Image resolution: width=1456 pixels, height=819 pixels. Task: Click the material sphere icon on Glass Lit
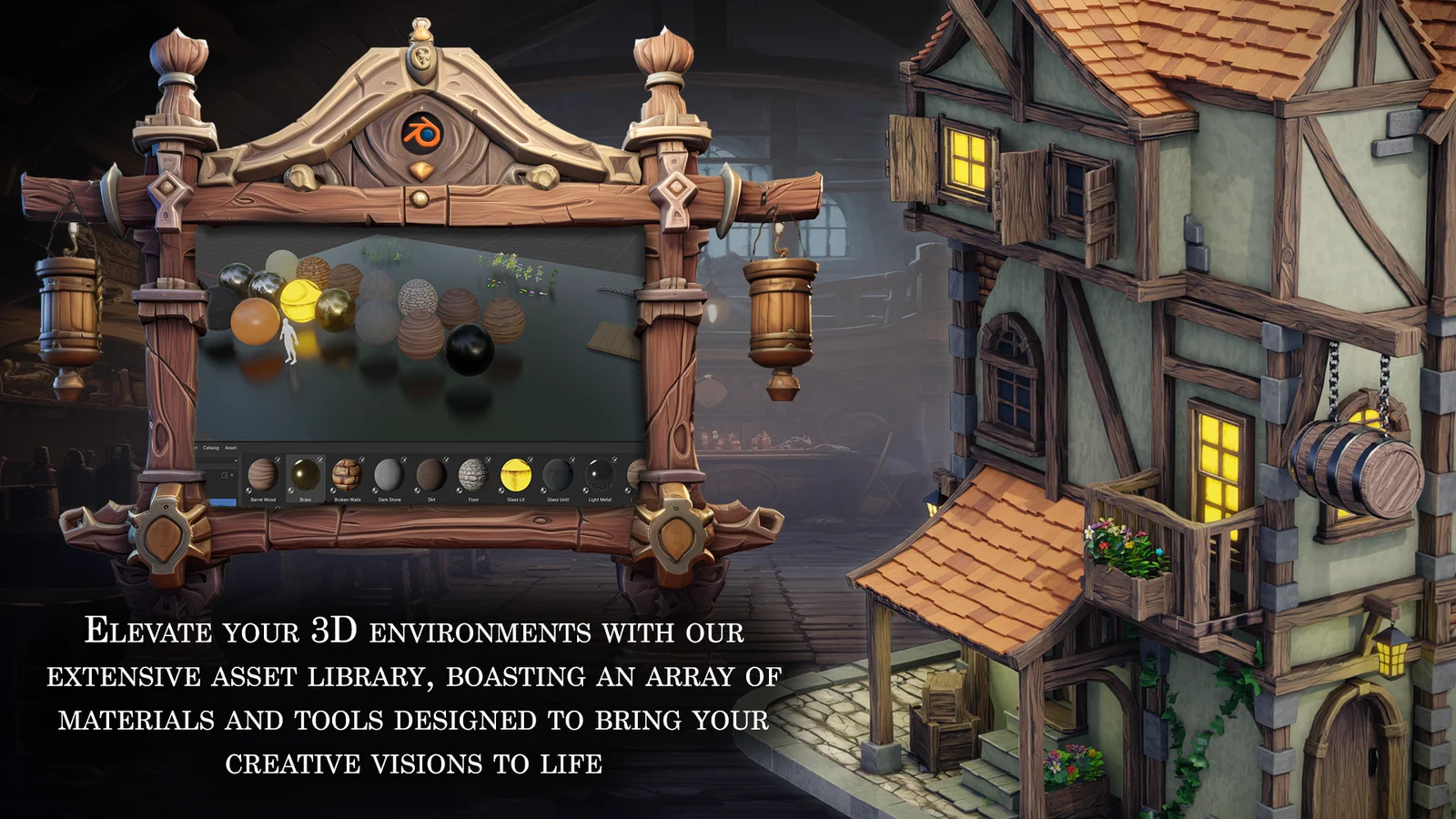500,490
